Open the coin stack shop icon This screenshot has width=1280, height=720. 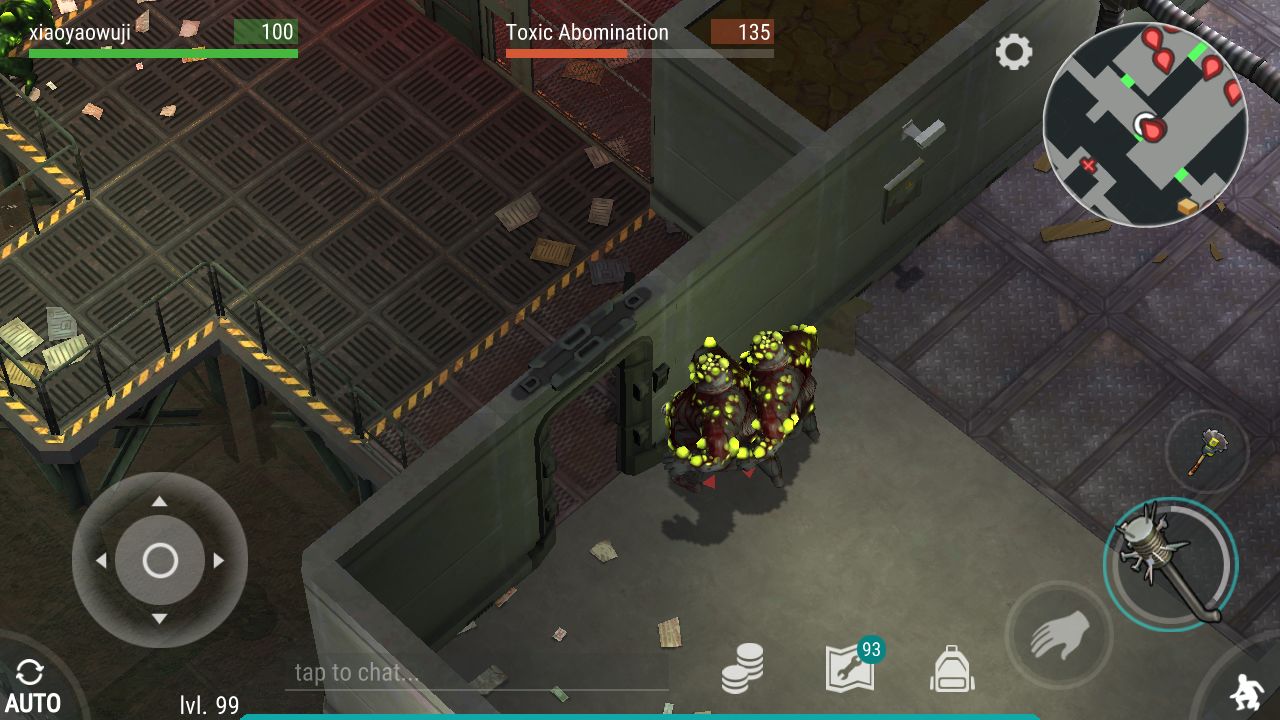tap(743, 668)
